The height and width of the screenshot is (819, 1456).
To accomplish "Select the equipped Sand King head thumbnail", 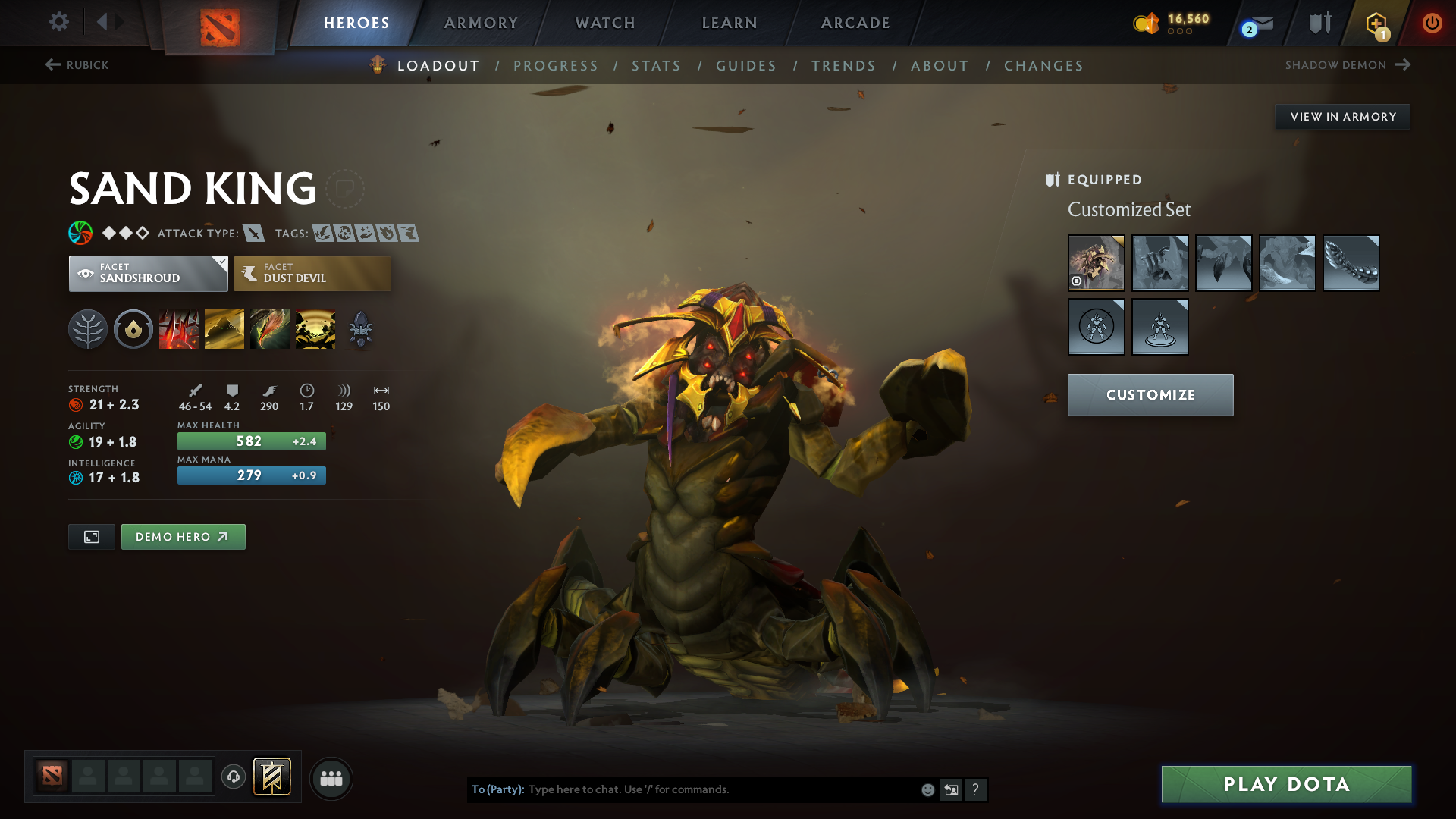I will pyautogui.click(x=1097, y=263).
